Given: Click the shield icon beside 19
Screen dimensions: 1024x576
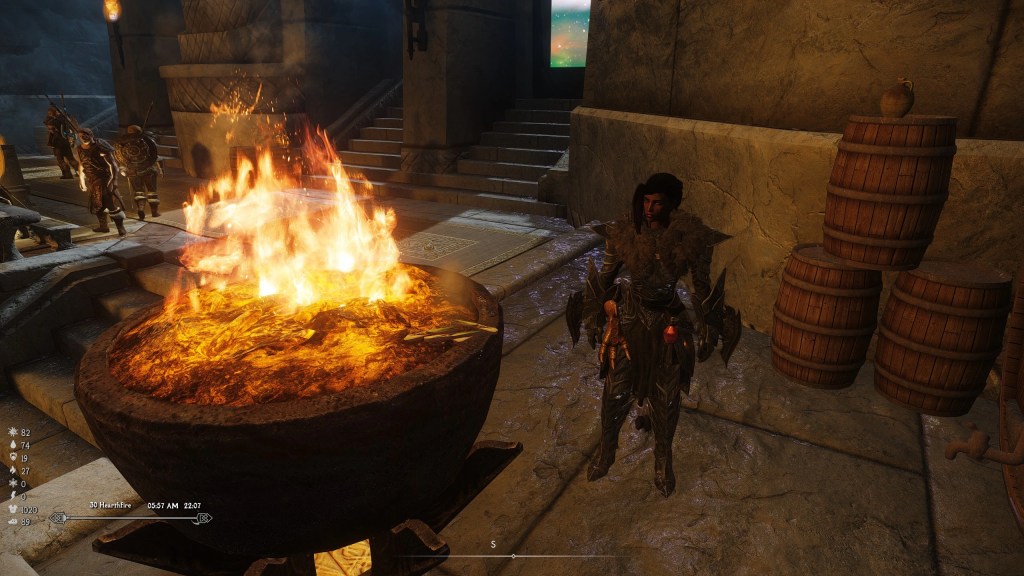Looking at the screenshot, I should tap(11, 457).
